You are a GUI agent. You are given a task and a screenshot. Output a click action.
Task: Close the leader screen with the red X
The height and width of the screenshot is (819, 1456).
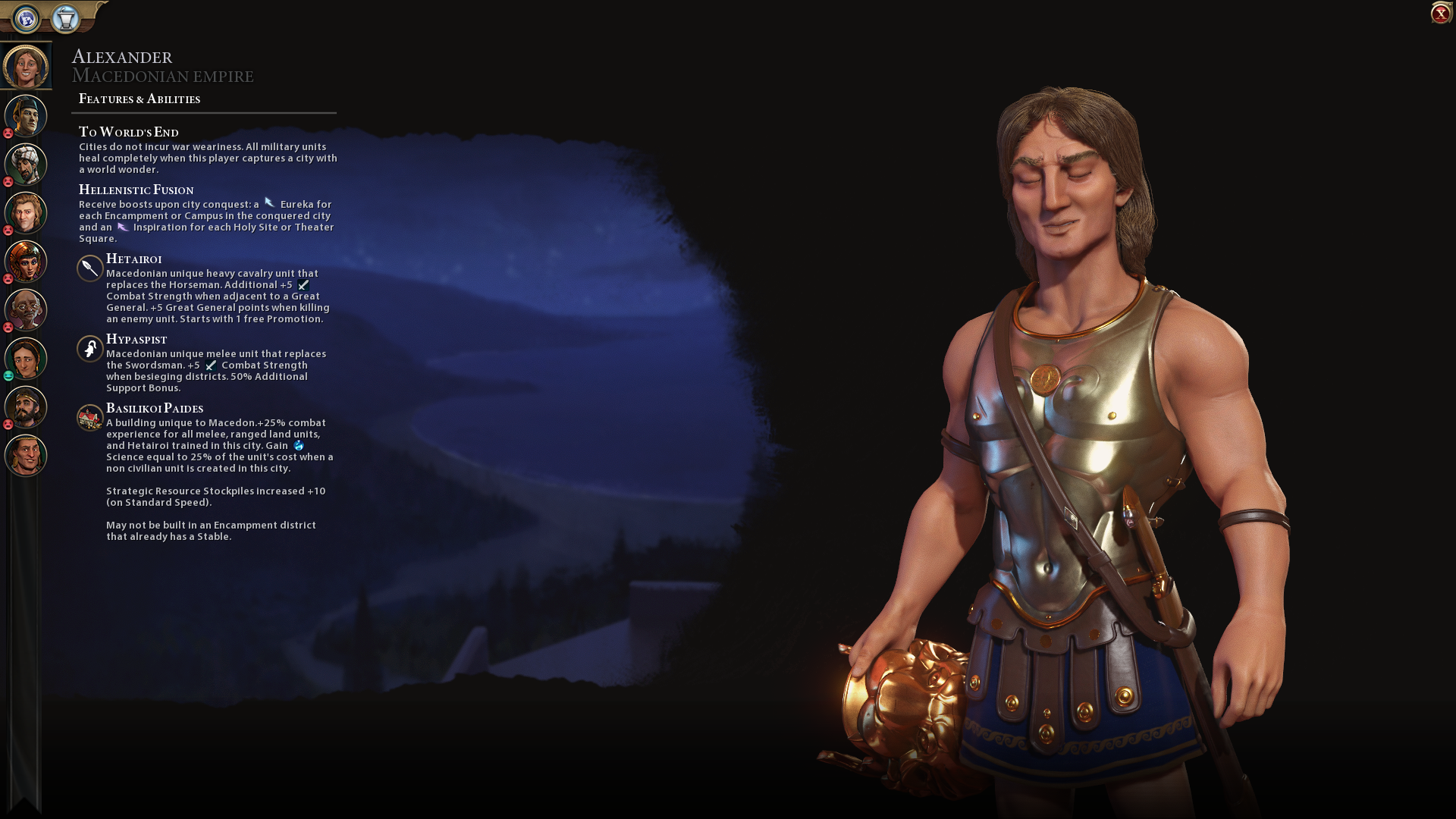[1440, 14]
